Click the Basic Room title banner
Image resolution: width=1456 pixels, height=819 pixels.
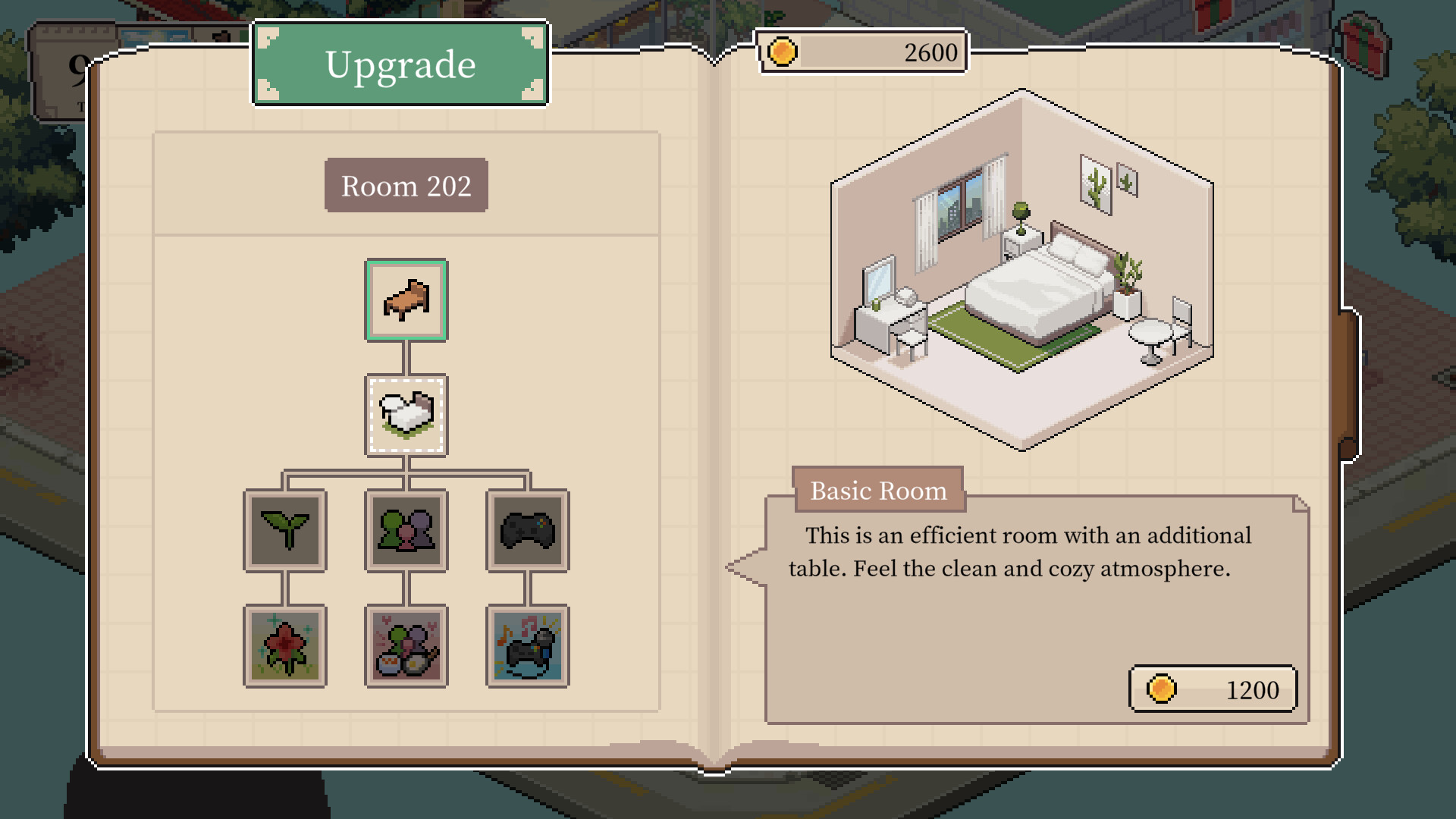pos(878,490)
